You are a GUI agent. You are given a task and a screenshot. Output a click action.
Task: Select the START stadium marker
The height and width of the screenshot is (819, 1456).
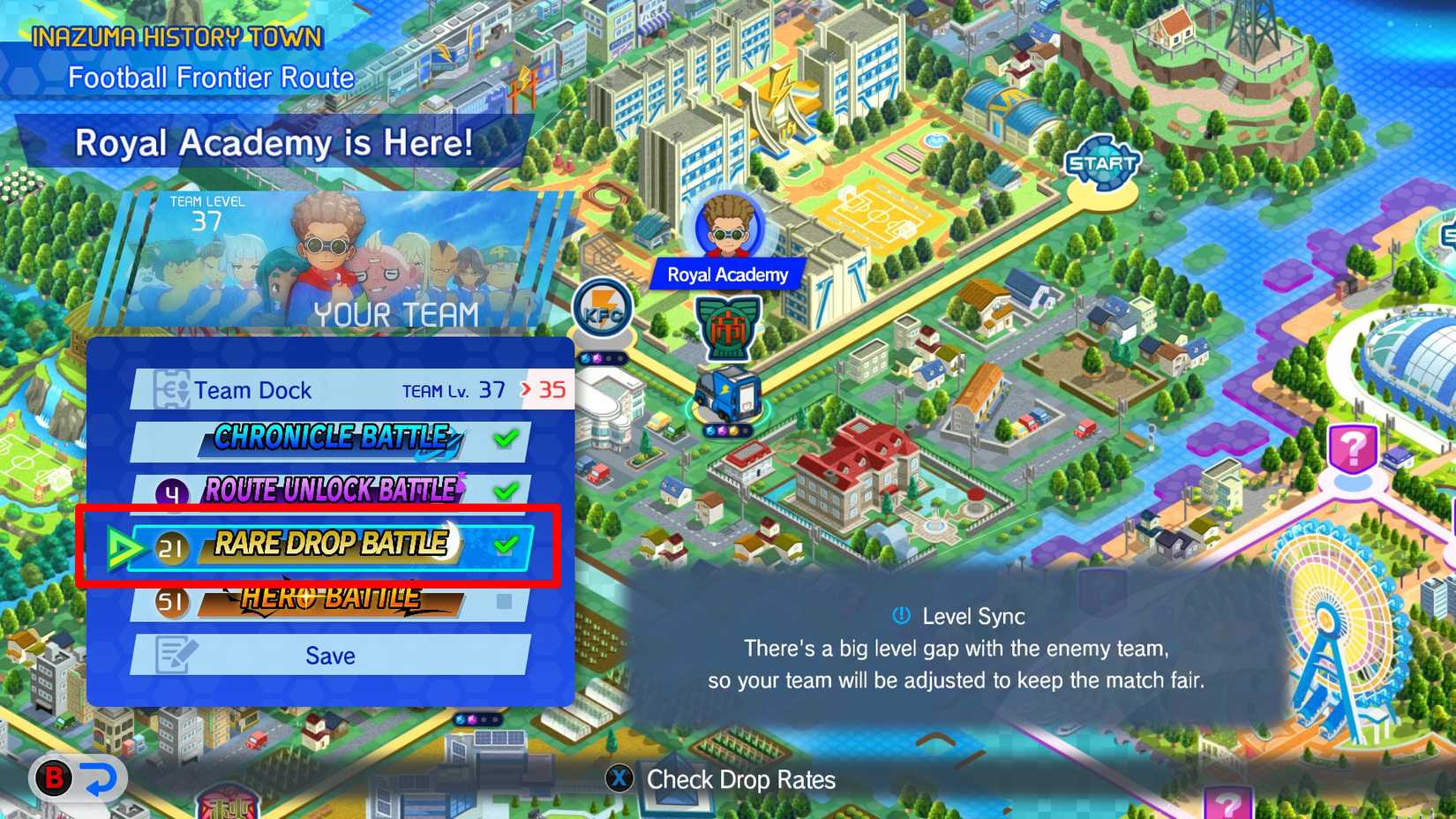tap(1102, 163)
